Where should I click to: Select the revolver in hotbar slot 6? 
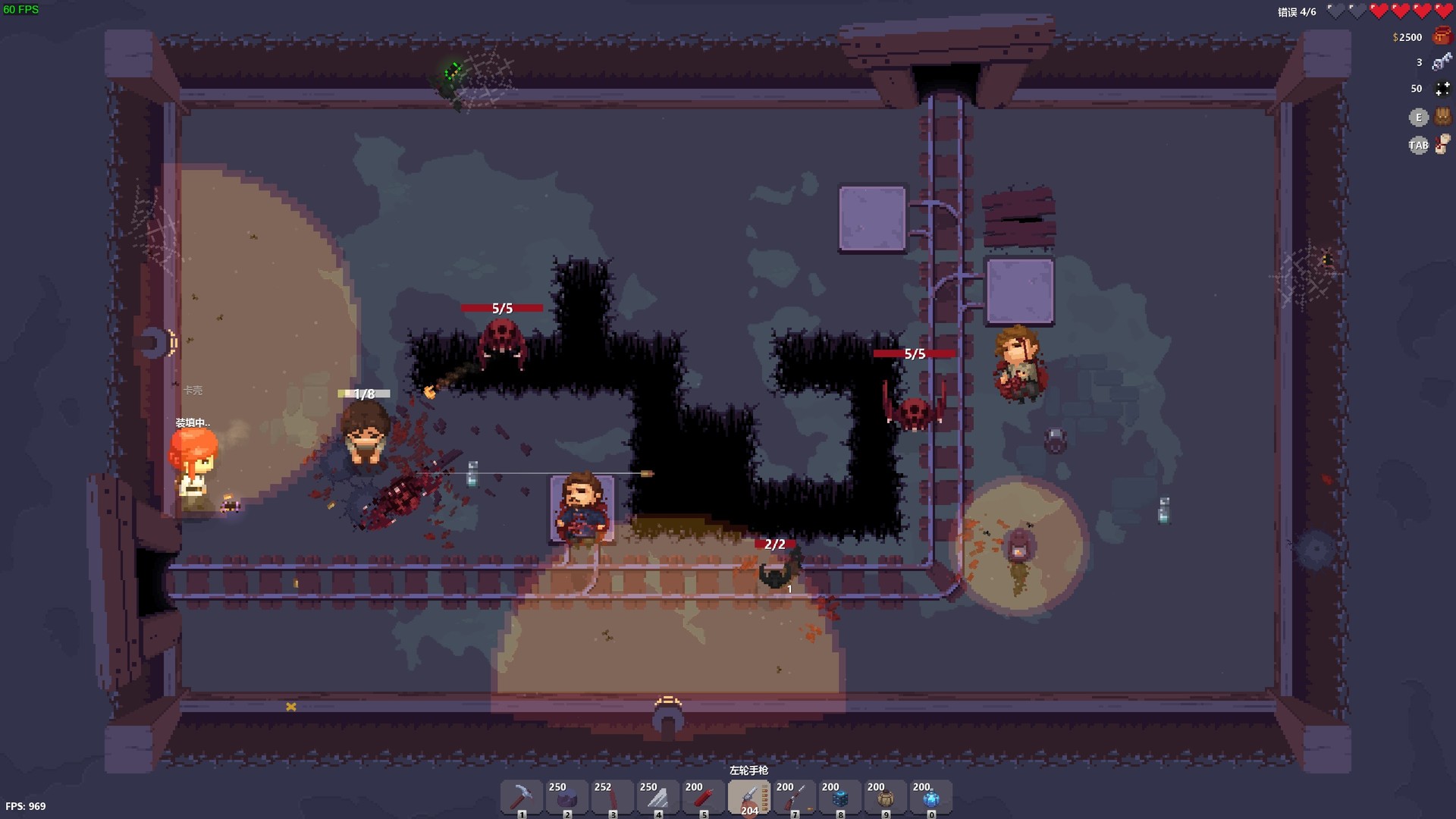pos(749,797)
